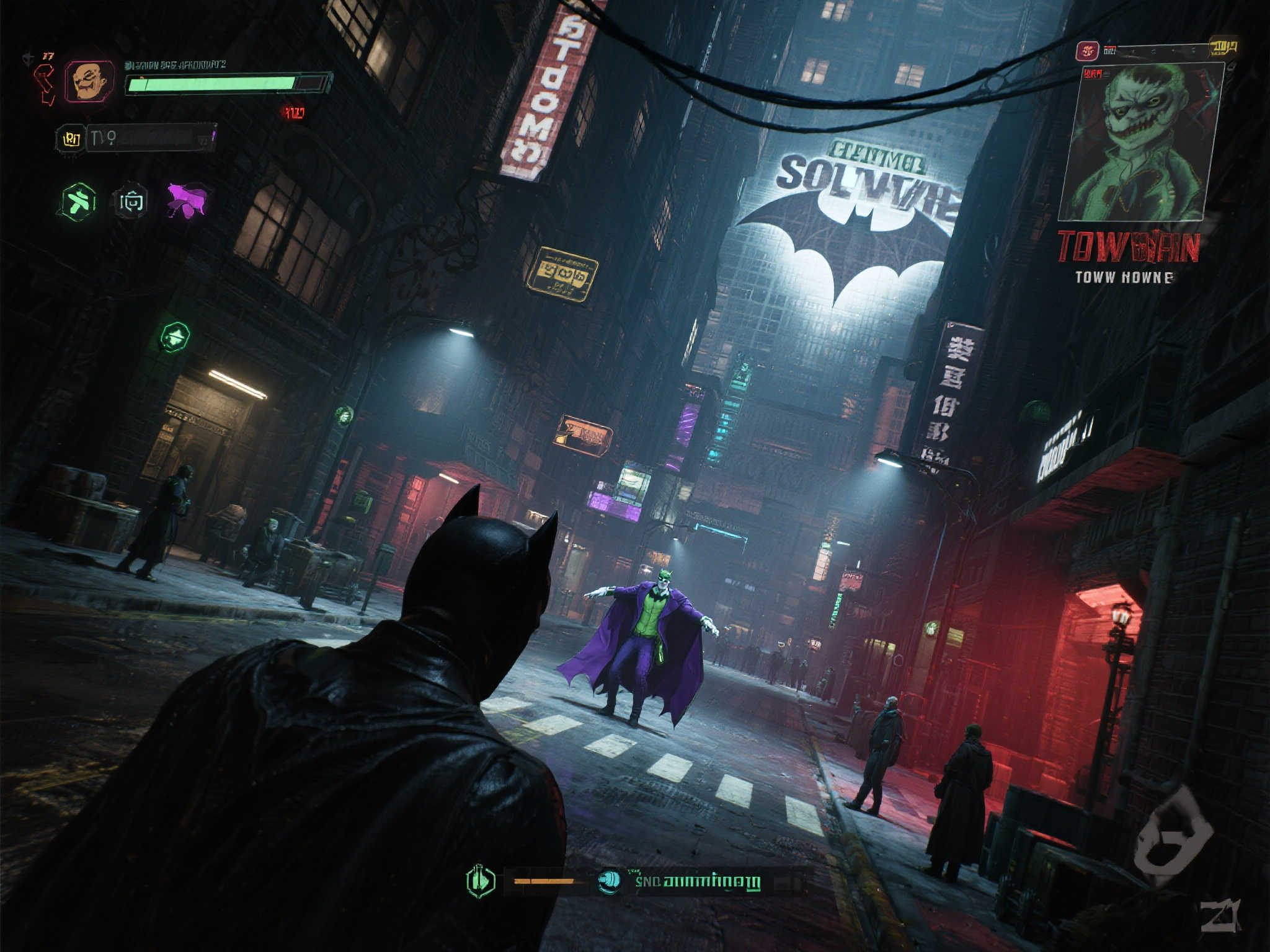Screen dimensions: 1270x952
Task: Select the green hexagon bottle icon
Action: click(x=481, y=881)
